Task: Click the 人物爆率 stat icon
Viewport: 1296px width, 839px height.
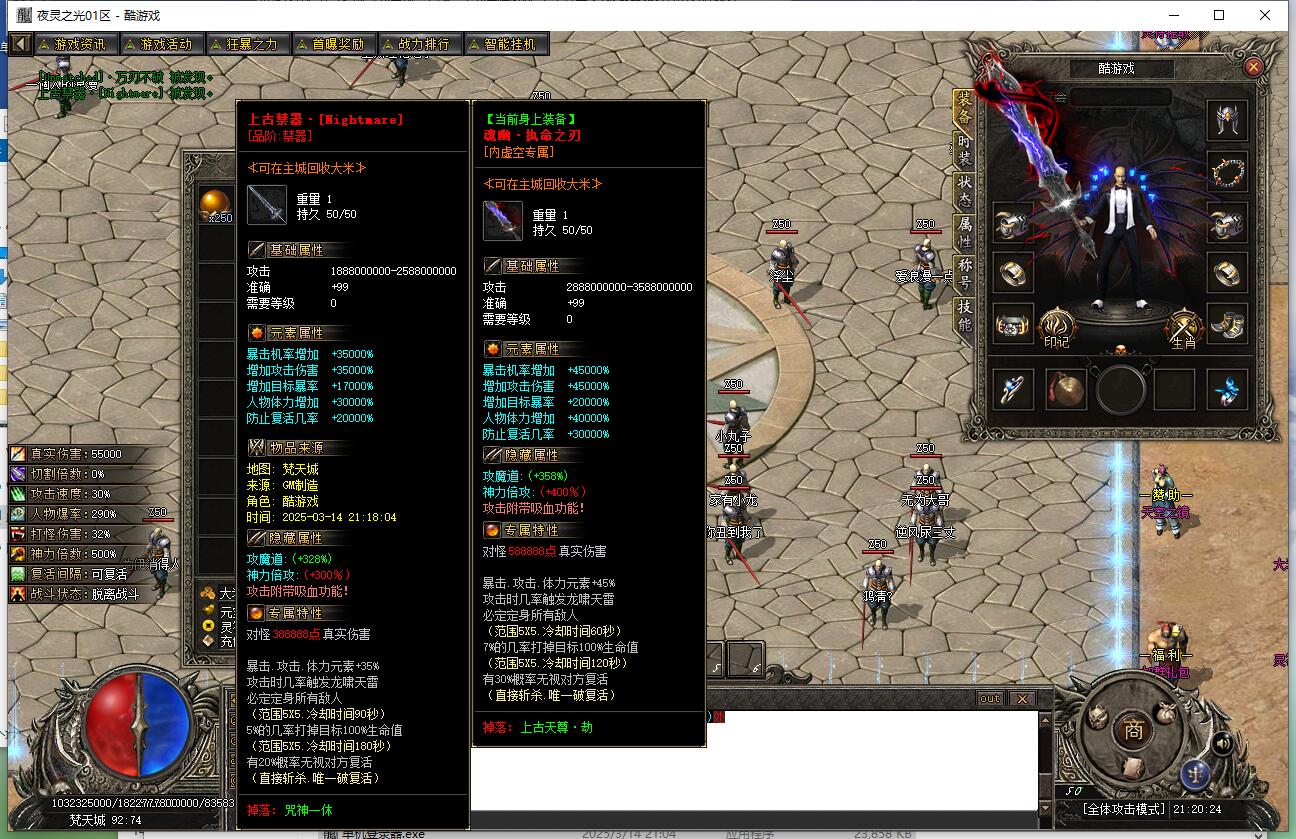Action: (x=15, y=512)
